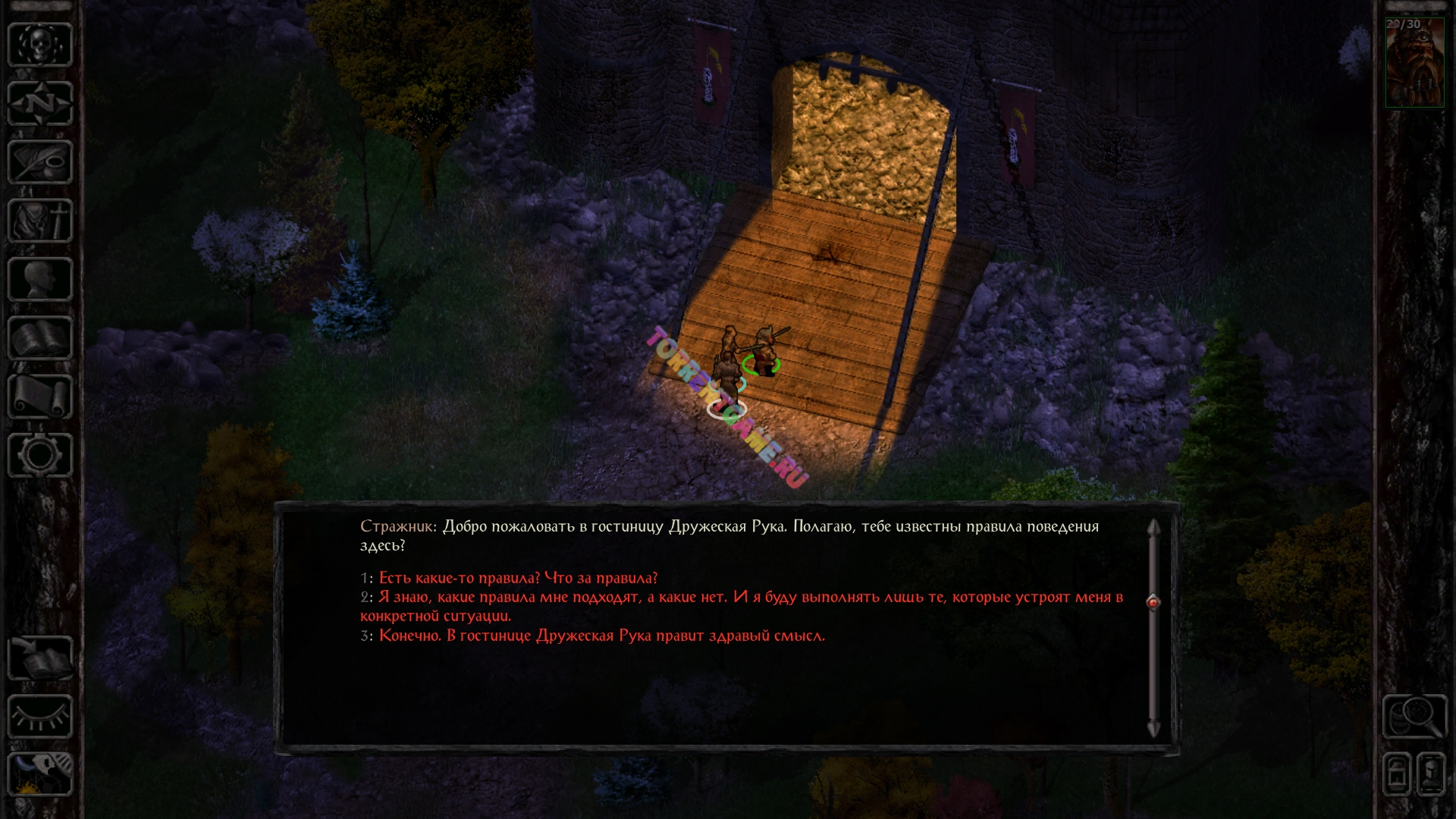Select the dwarf character portrait
Screen dimensions: 1456x819
1414,64
